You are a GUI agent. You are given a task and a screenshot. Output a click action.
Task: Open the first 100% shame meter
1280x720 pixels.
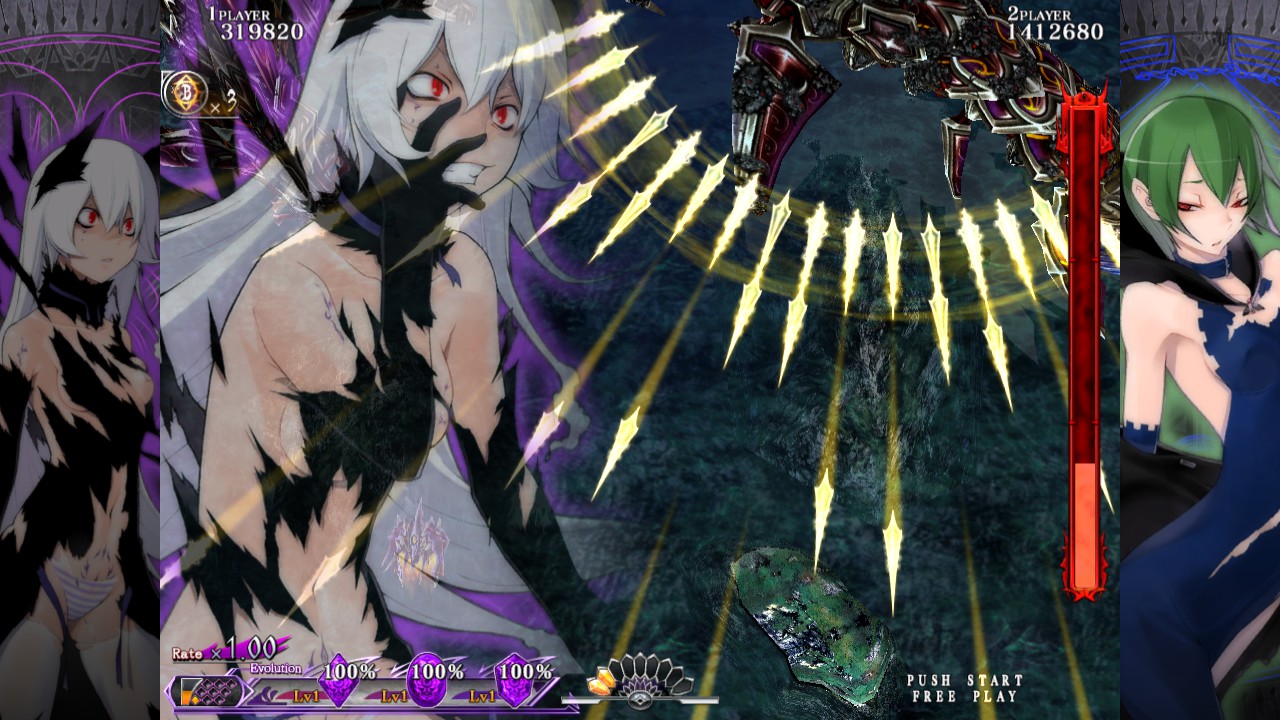tap(350, 671)
